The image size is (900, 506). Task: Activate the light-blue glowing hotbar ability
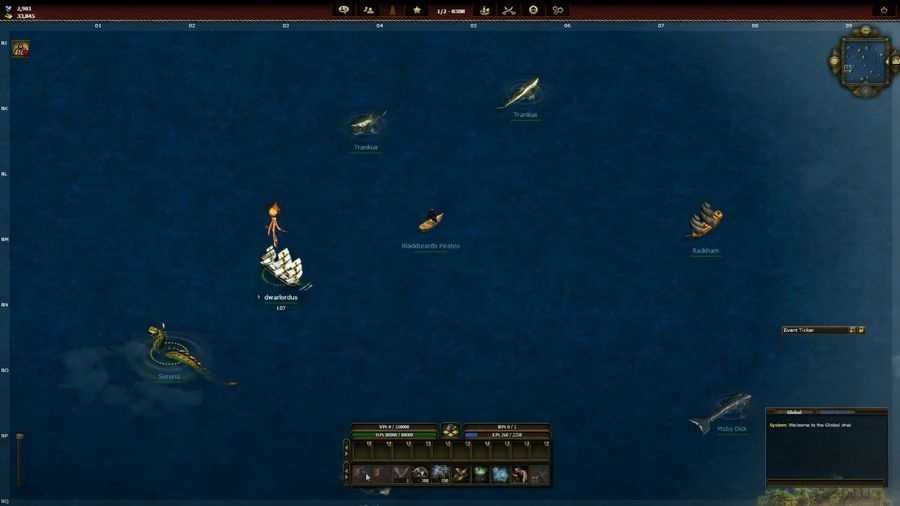[x=500, y=474]
